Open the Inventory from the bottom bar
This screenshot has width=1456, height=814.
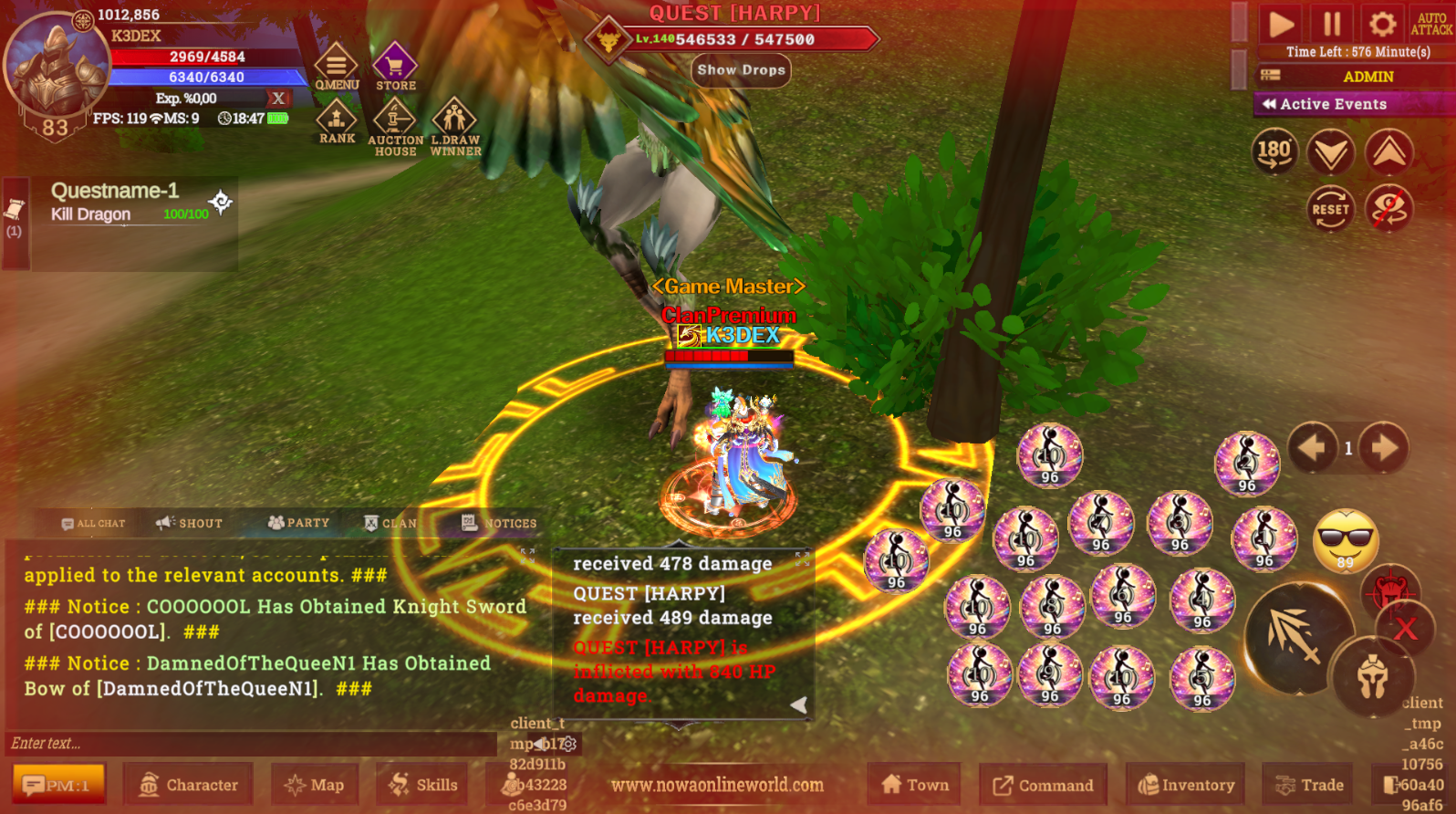point(1185,785)
